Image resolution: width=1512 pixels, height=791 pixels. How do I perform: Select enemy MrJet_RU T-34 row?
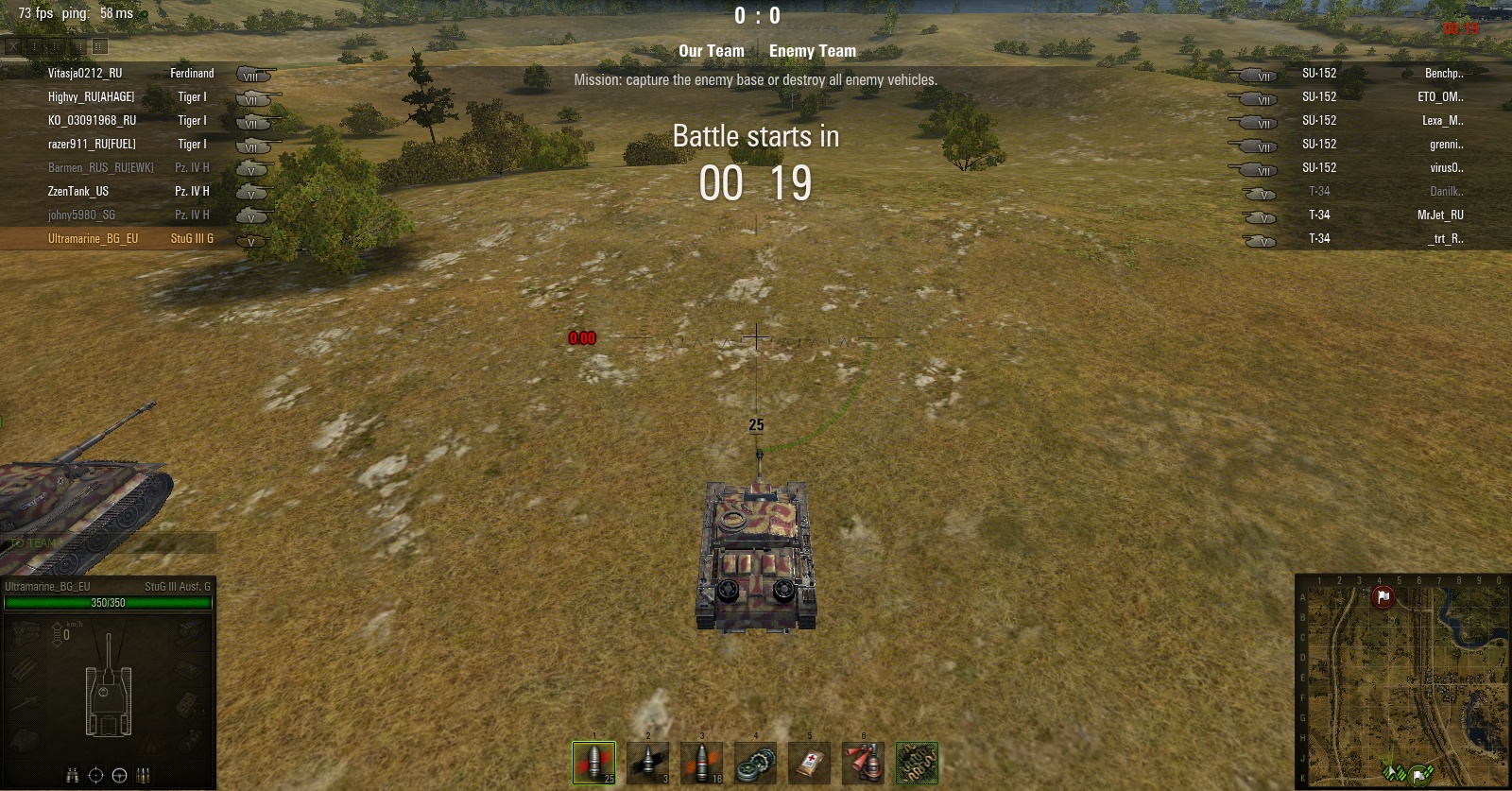point(1439,215)
